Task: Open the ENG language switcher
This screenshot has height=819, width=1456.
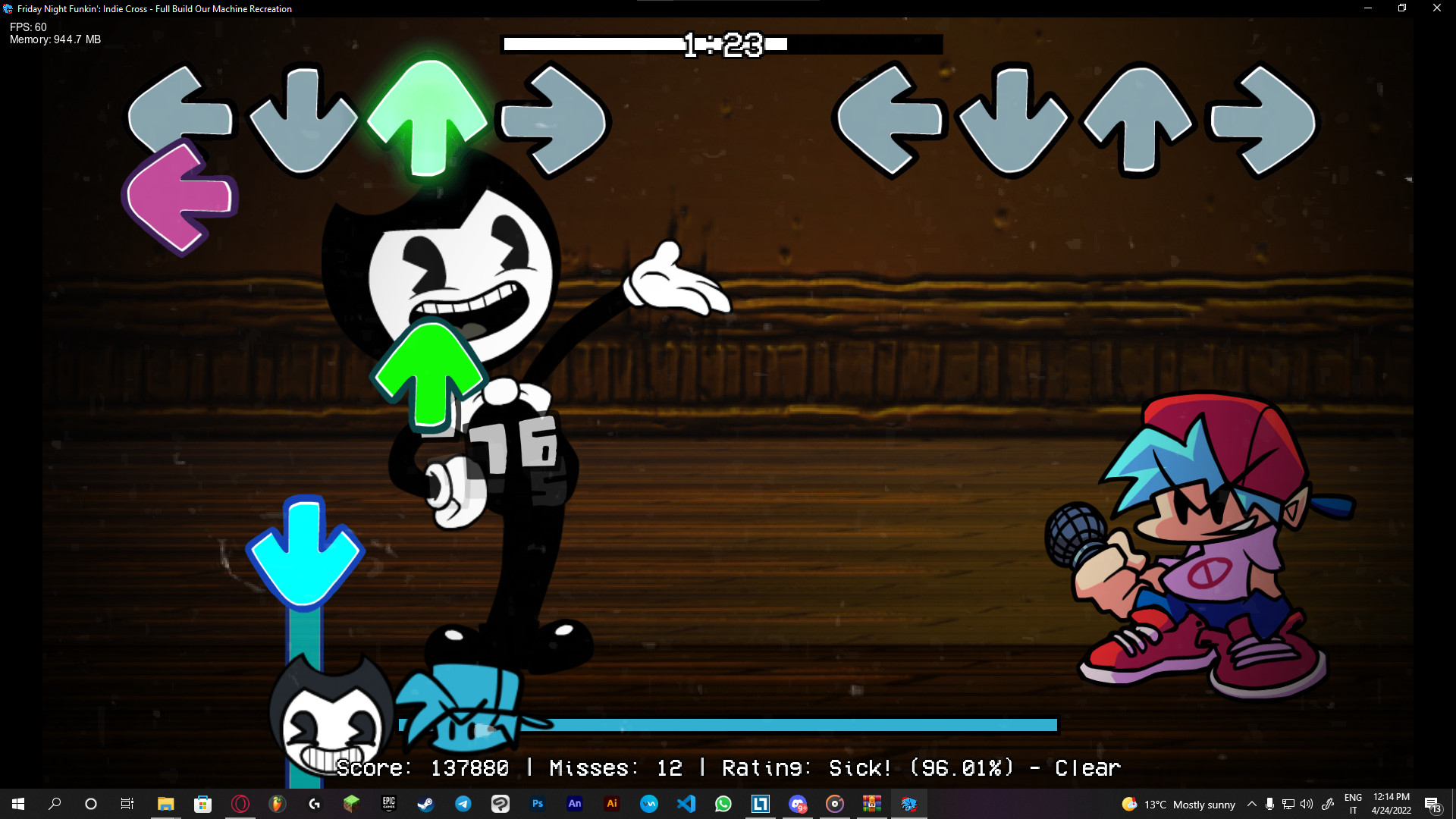Action: pyautogui.click(x=1354, y=804)
